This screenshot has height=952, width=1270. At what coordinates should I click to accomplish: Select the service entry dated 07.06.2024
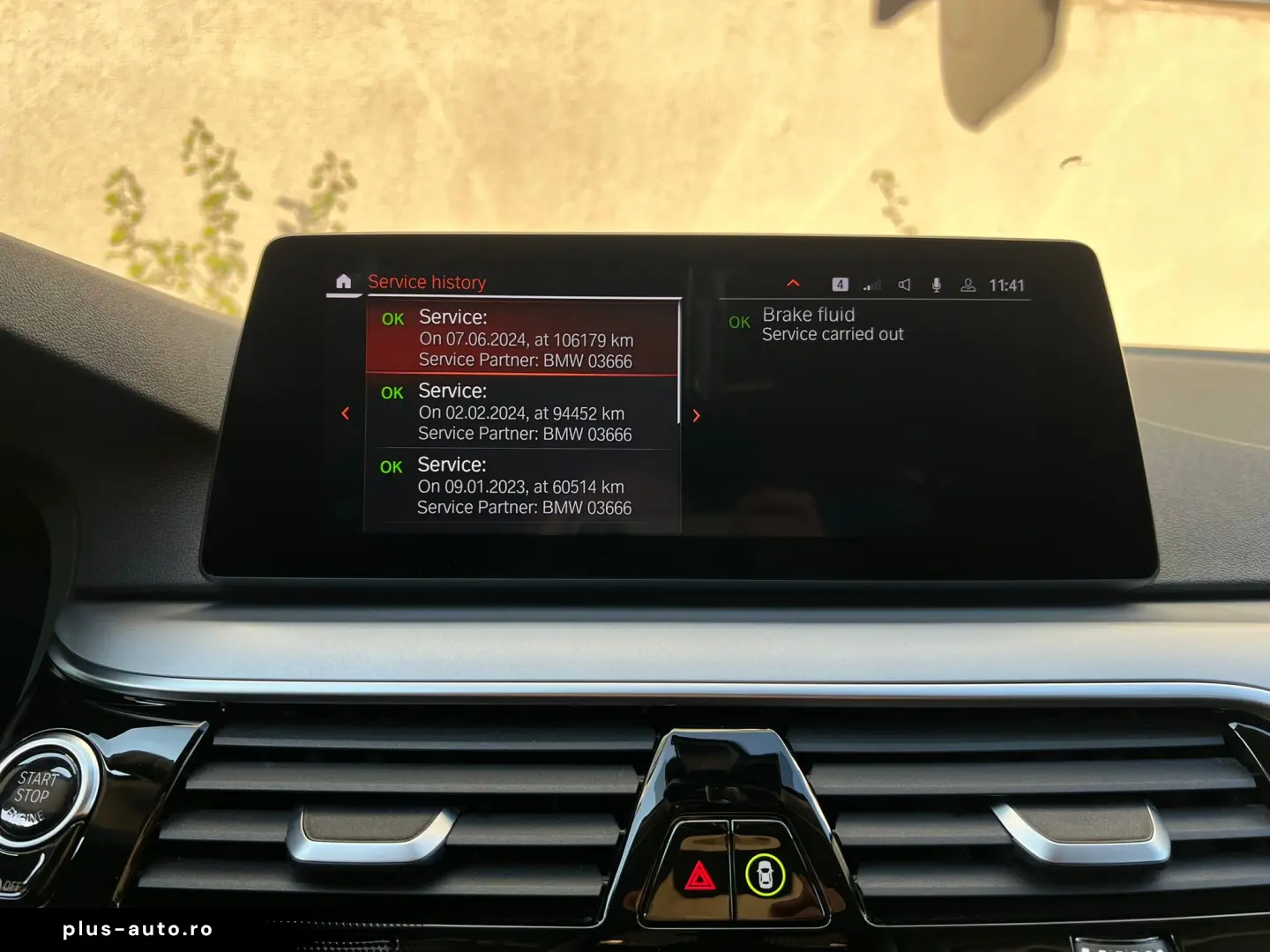coord(524,339)
